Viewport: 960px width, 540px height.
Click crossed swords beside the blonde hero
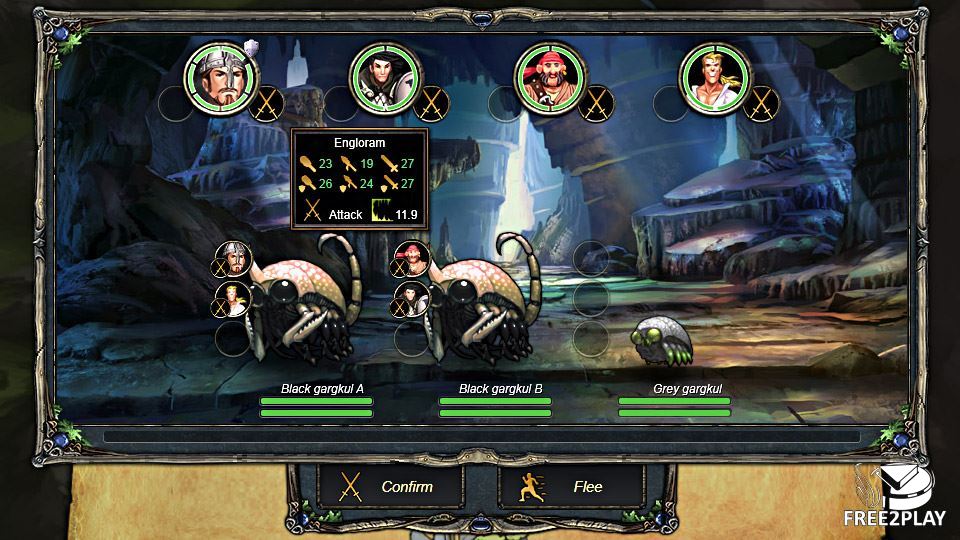tap(762, 103)
